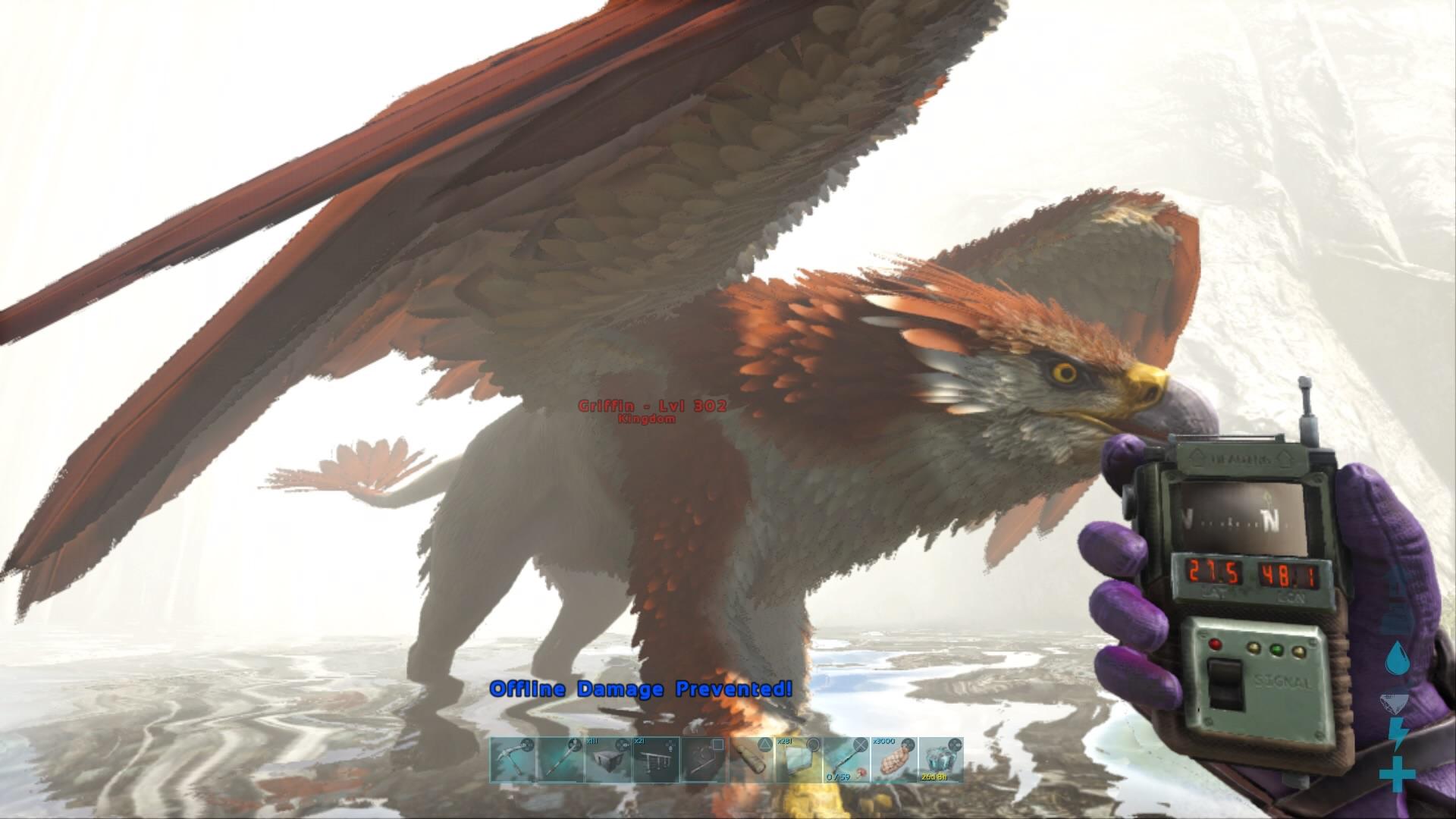Click the water droplet hydration status icon
This screenshot has height=819, width=1456.
click(1398, 657)
